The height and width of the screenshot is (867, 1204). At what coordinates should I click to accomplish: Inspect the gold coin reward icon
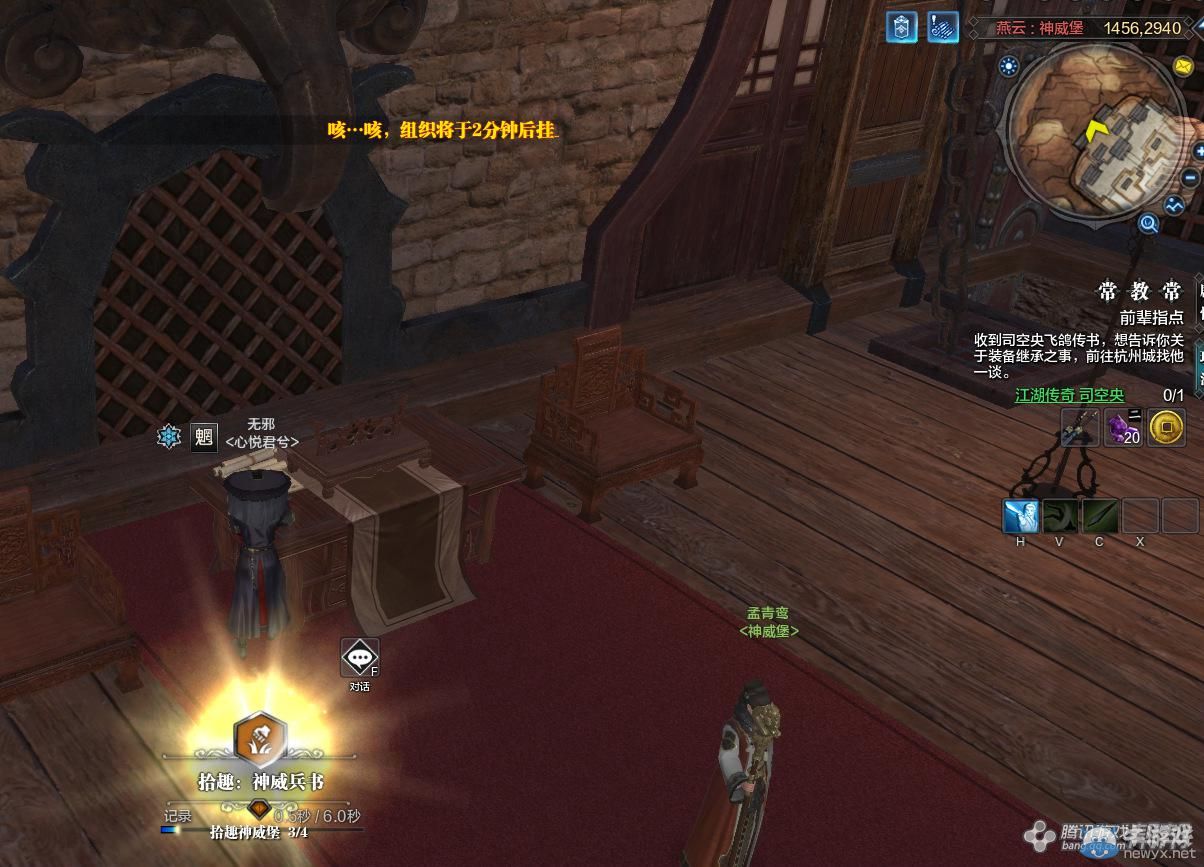1165,428
